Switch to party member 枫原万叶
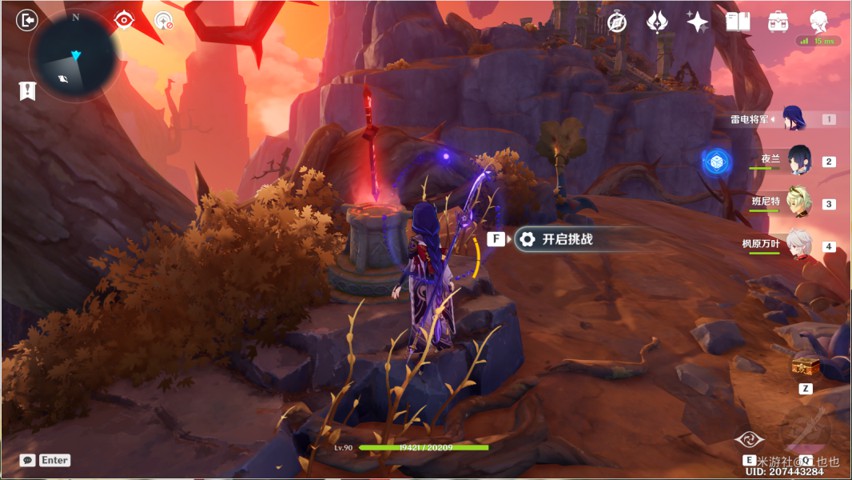The height and width of the screenshot is (480, 852). pos(798,245)
